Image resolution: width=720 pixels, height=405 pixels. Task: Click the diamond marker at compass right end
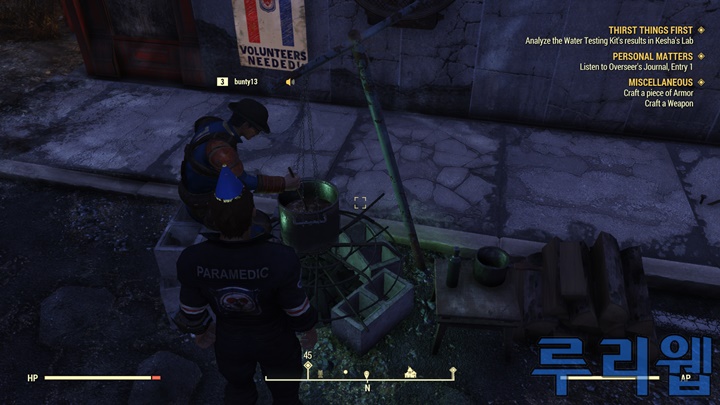tap(453, 370)
